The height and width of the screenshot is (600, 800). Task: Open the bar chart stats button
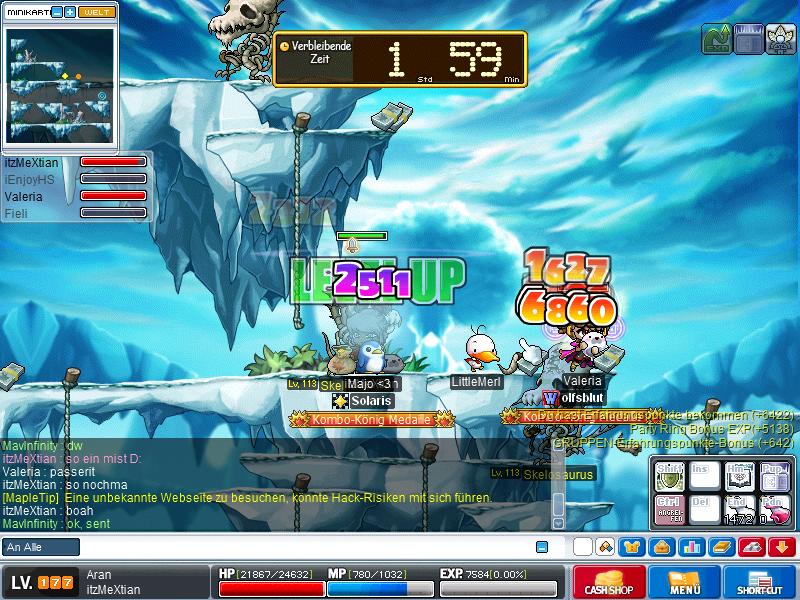click(691, 547)
